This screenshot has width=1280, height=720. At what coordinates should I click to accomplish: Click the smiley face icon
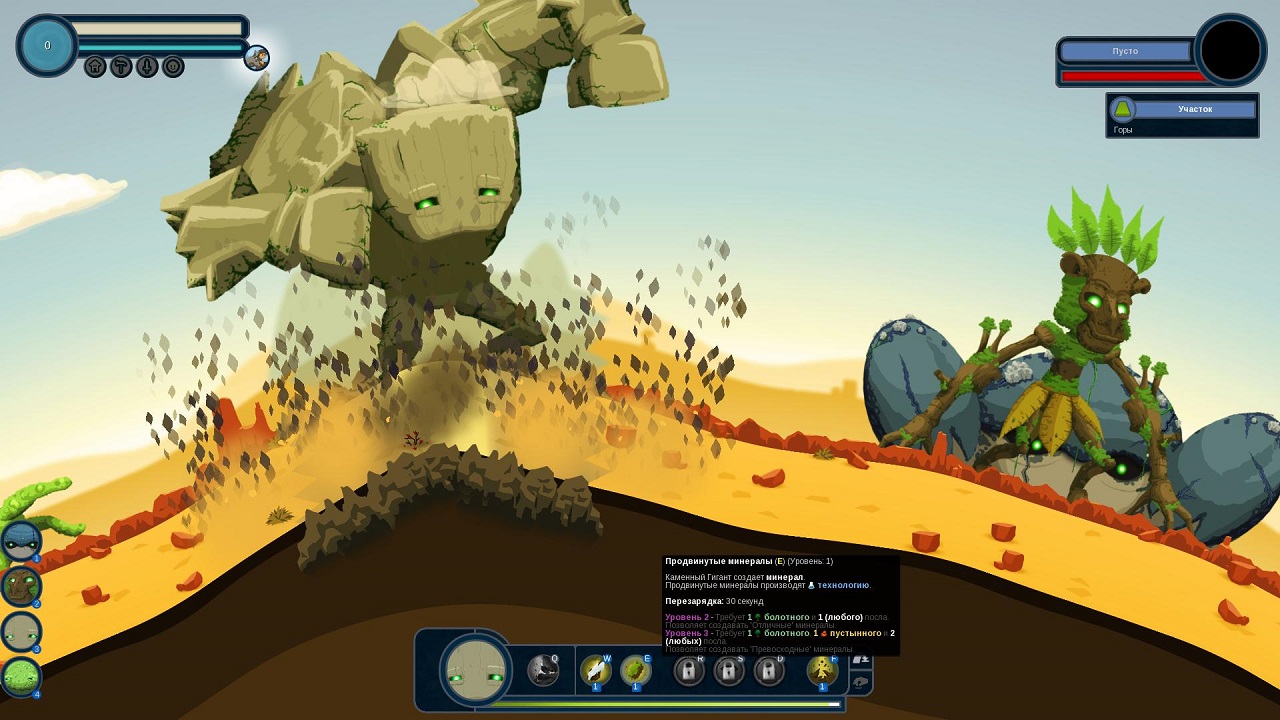(x=173, y=67)
